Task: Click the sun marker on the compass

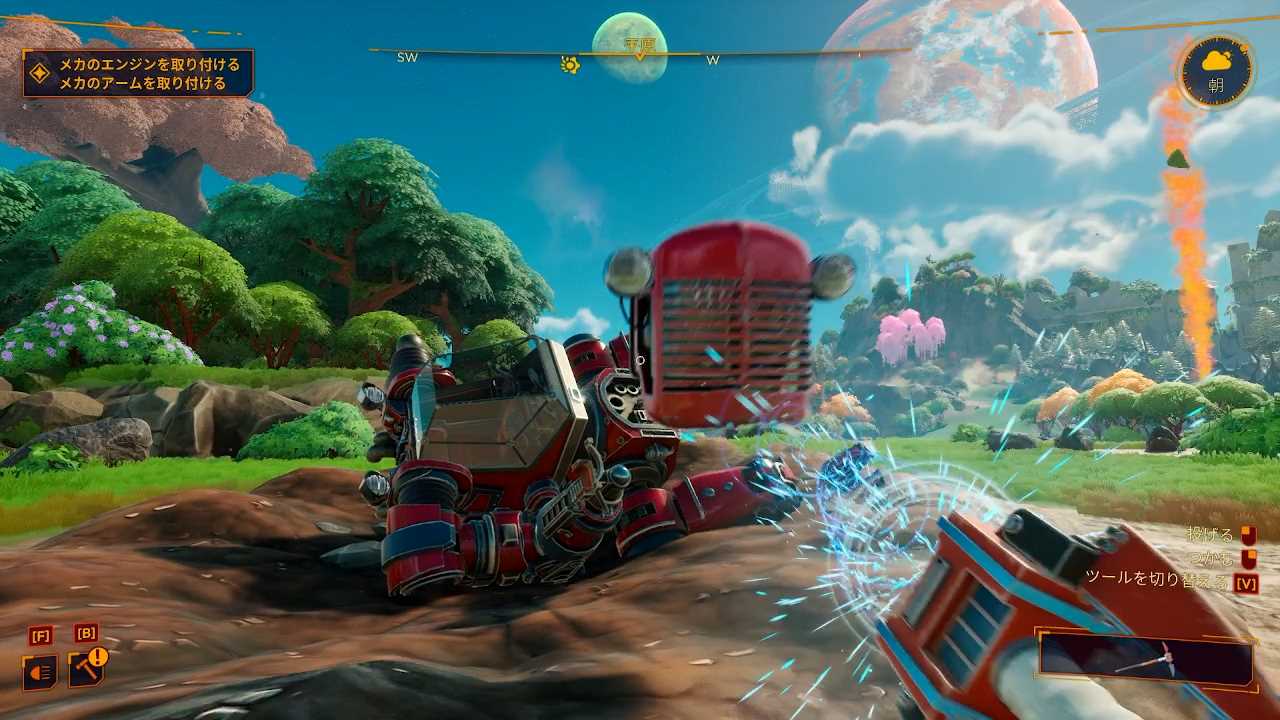Action: click(570, 65)
